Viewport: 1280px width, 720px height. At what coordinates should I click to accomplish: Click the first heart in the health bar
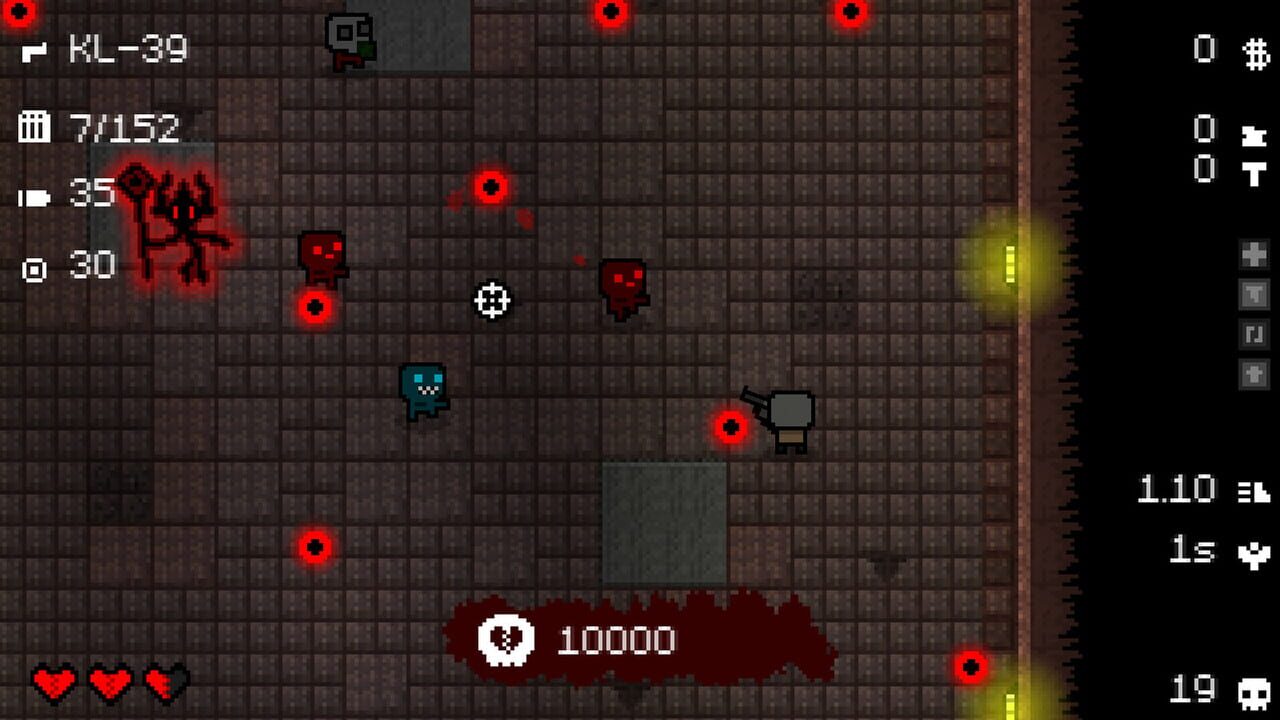pos(52,684)
